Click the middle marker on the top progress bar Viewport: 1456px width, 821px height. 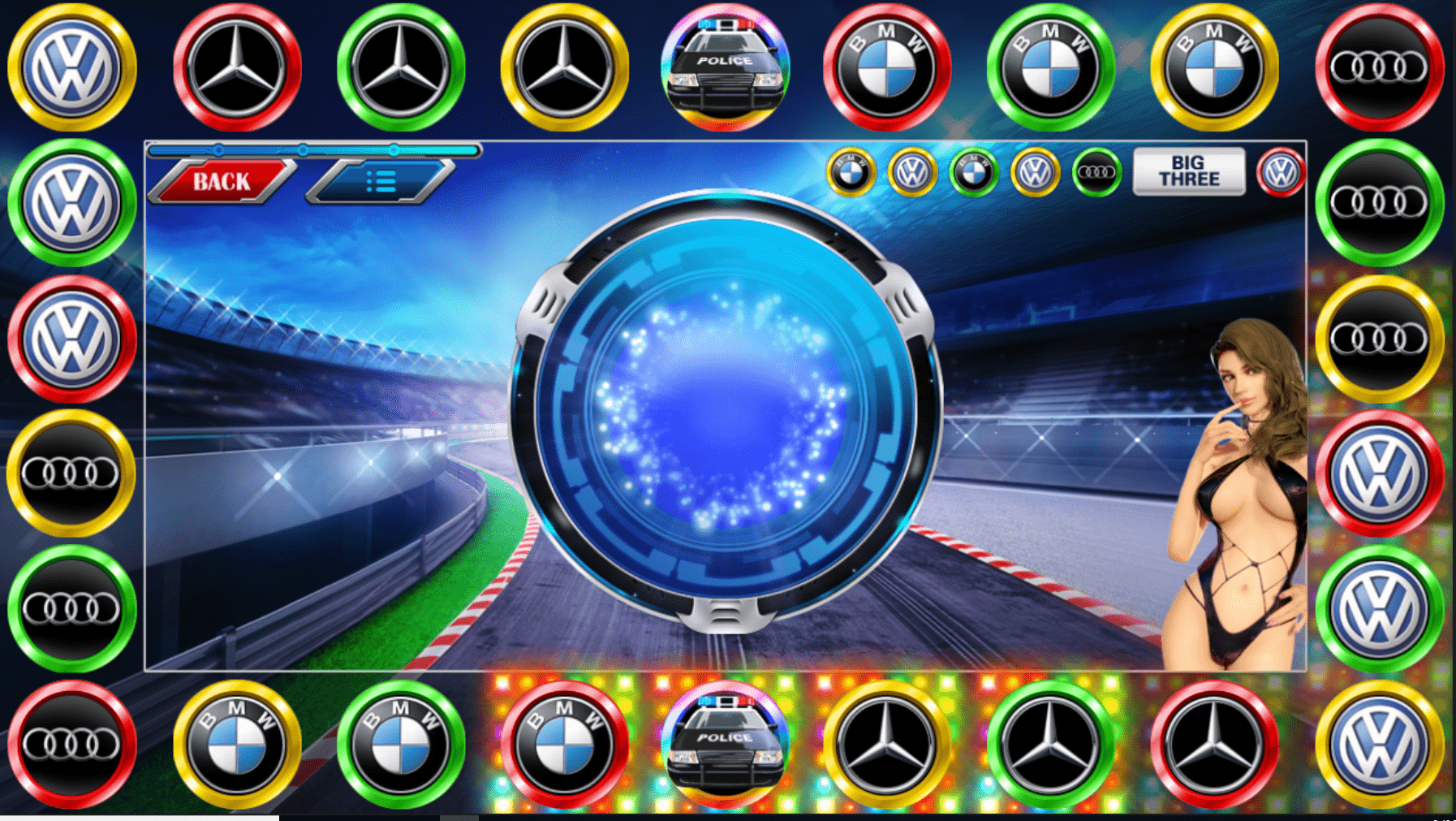pos(304,149)
